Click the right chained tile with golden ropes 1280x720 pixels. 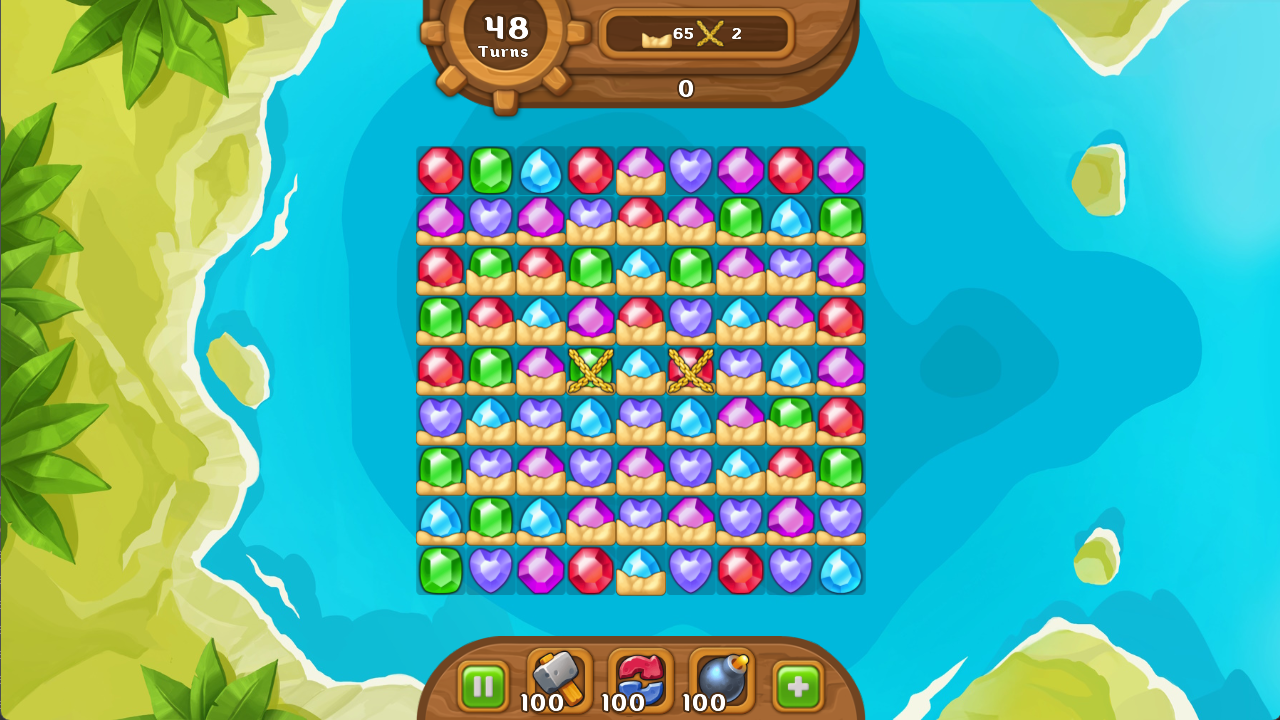[690, 370]
